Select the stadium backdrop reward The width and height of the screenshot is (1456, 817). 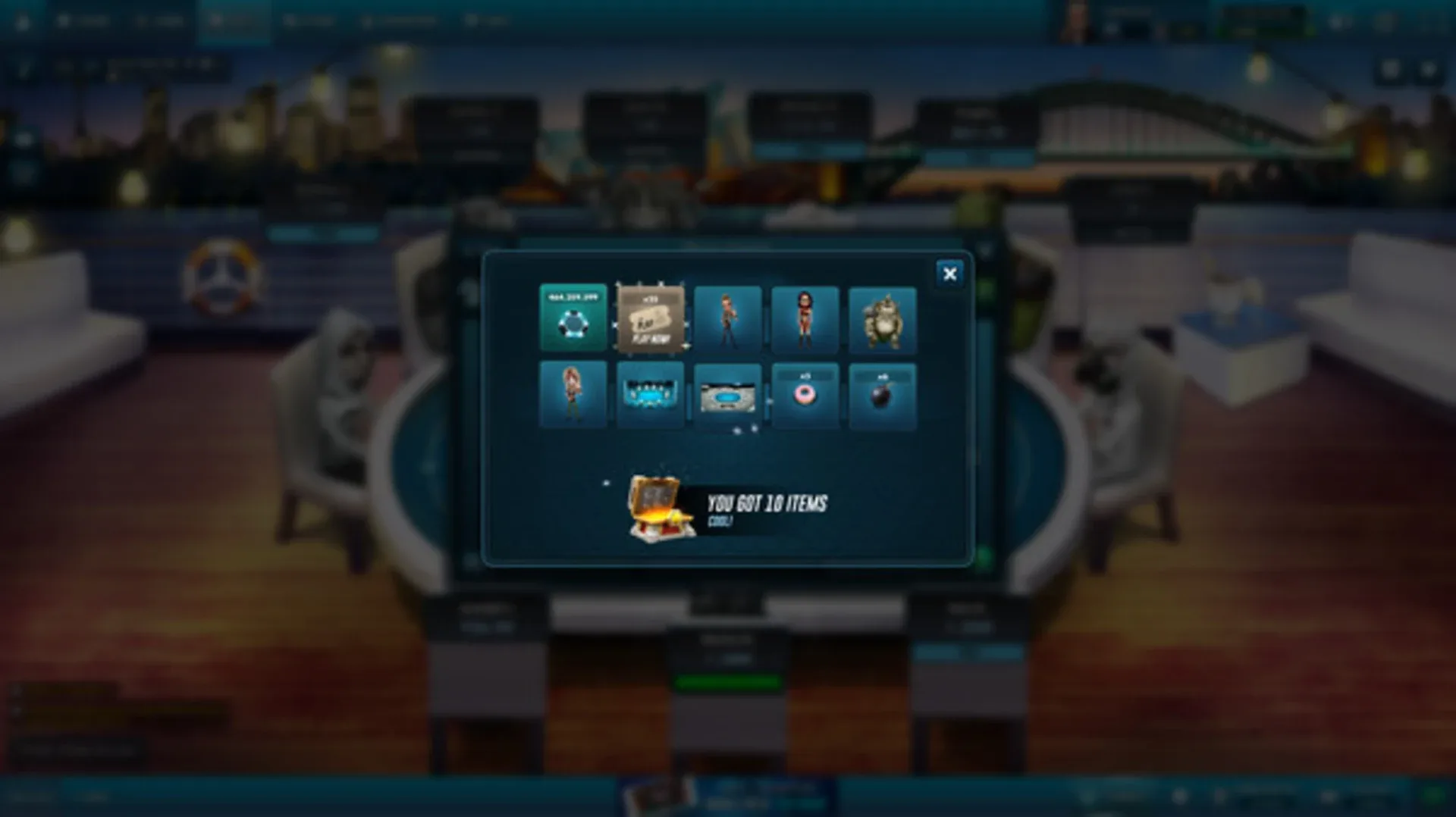coord(728,396)
